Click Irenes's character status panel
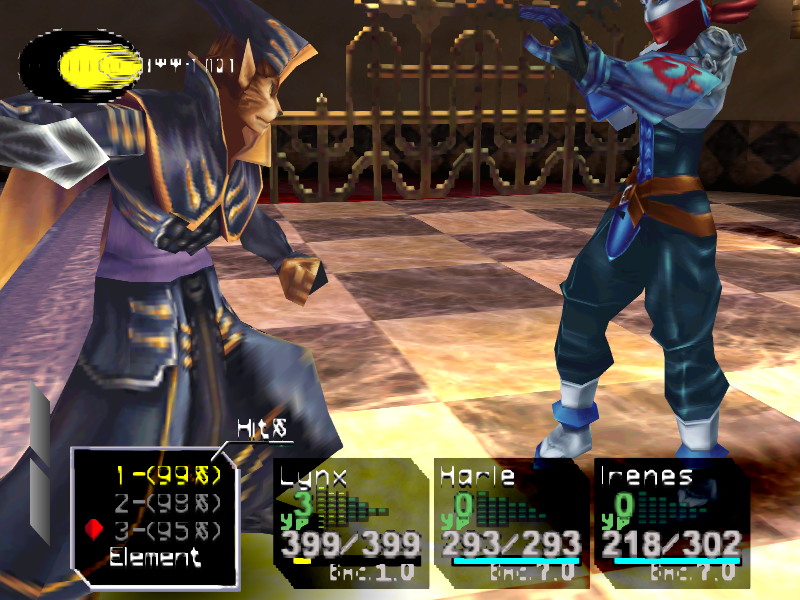 [670, 520]
